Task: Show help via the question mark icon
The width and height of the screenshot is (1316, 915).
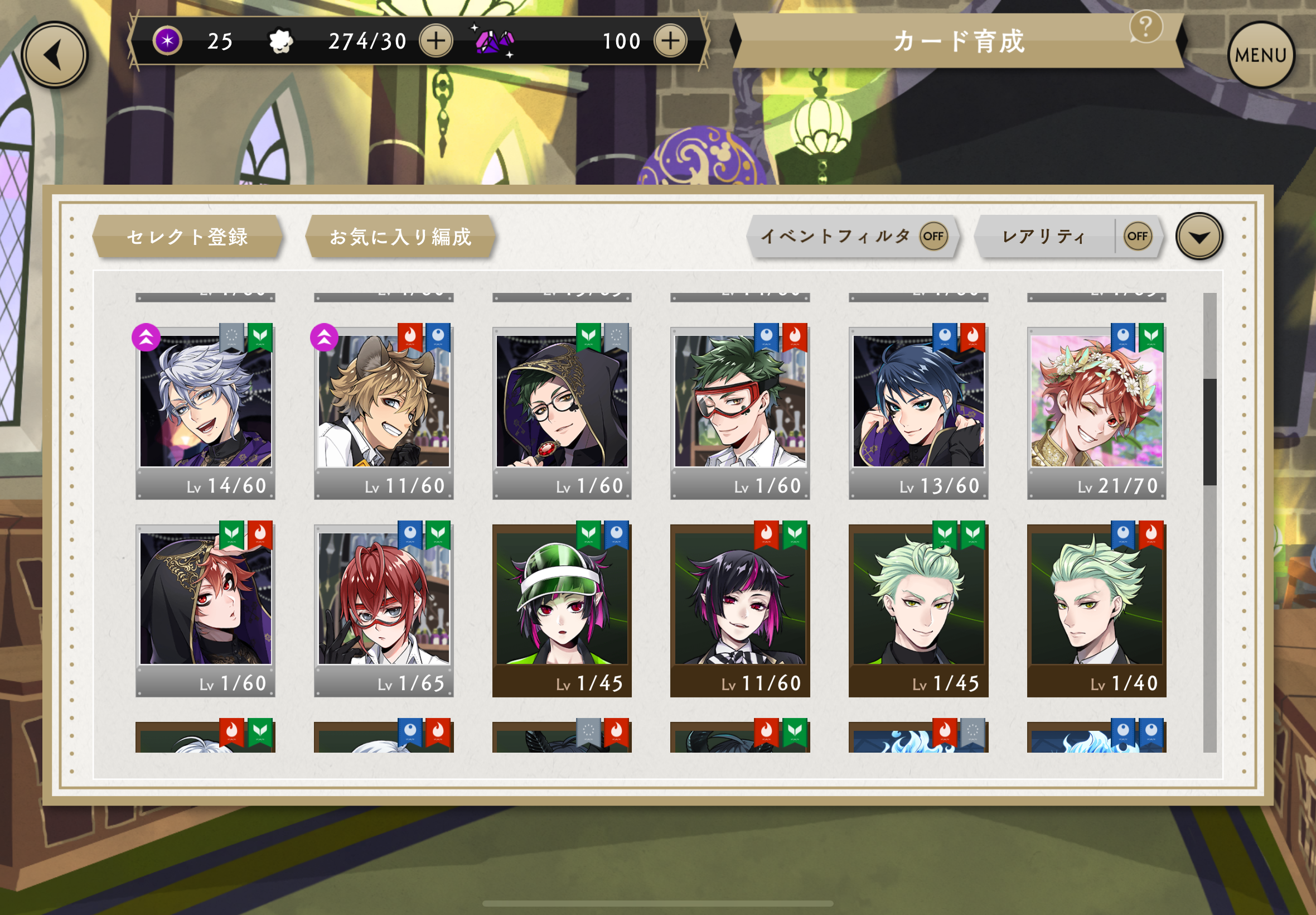Action: 1146,26
